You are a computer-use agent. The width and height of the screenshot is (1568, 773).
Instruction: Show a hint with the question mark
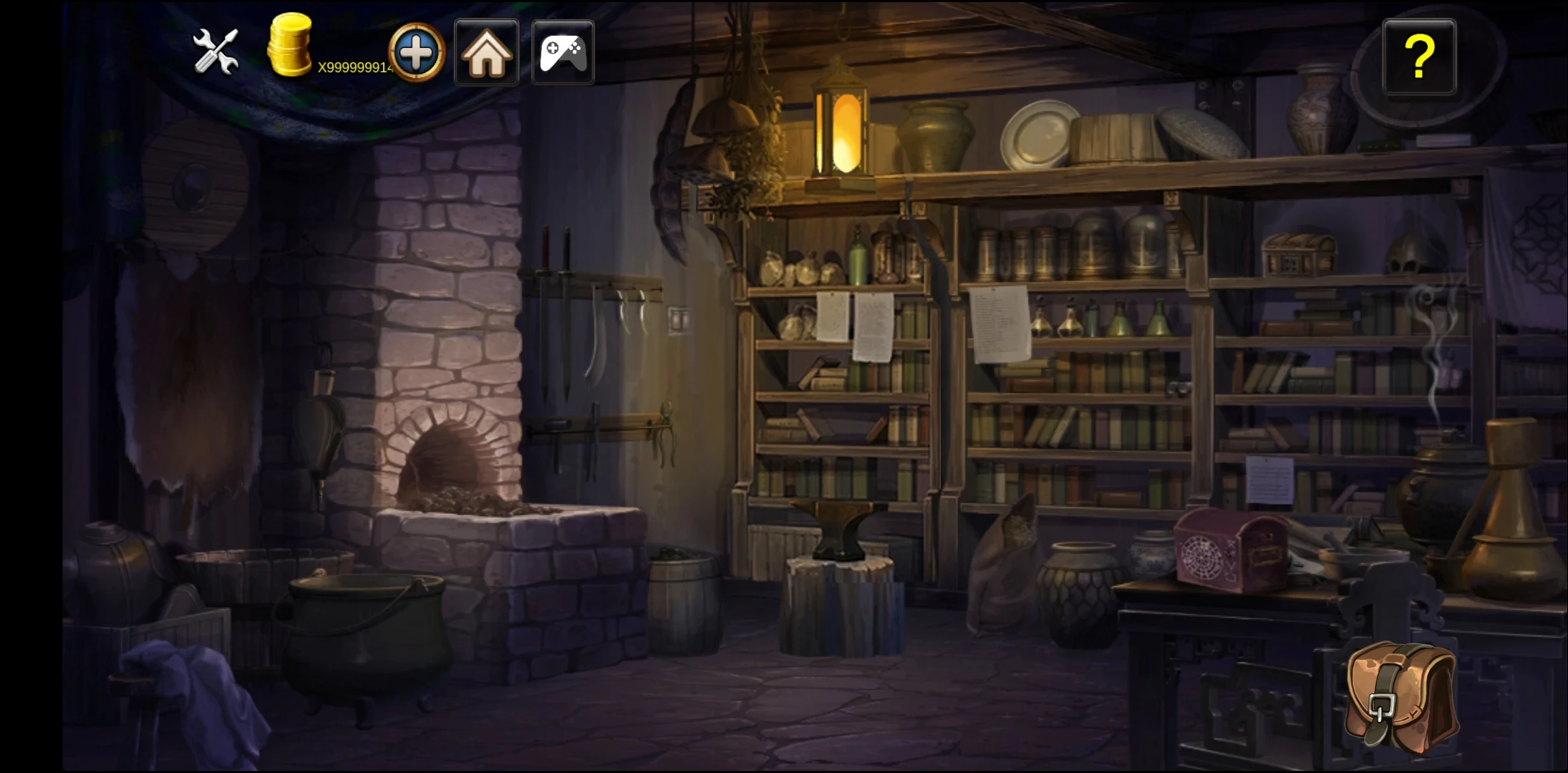coord(1419,57)
